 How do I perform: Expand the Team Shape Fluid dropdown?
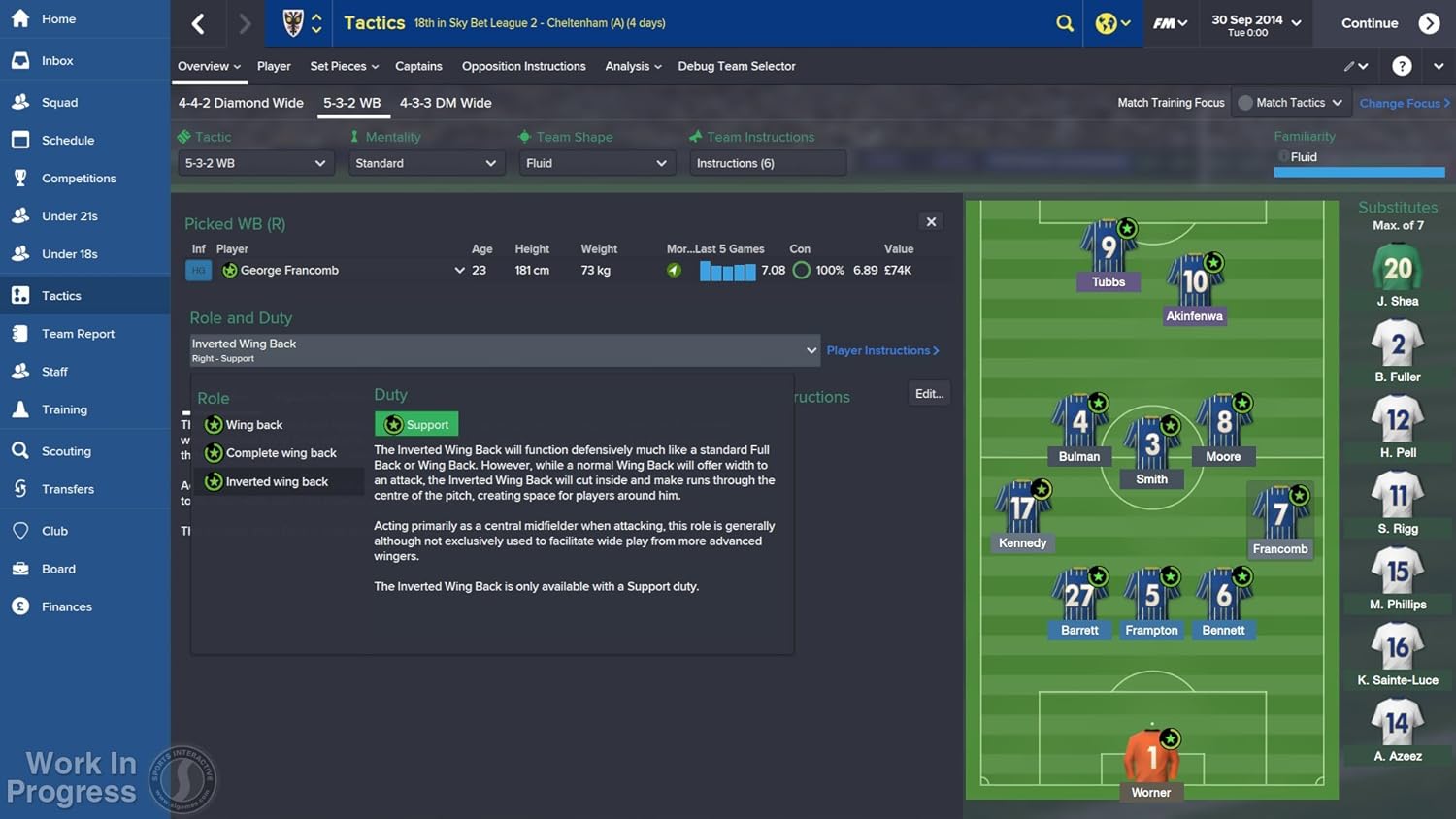(x=595, y=163)
